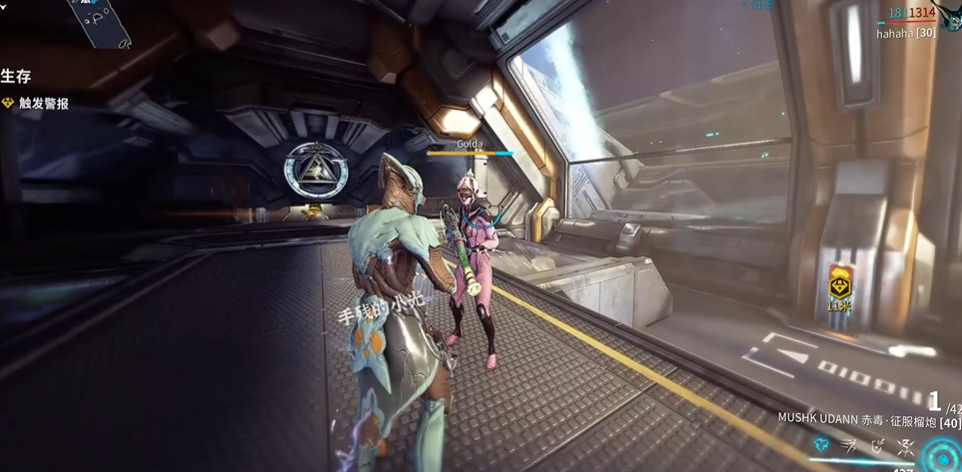Activate the second ability with speed-lines icon
The image size is (962, 472).
(849, 445)
